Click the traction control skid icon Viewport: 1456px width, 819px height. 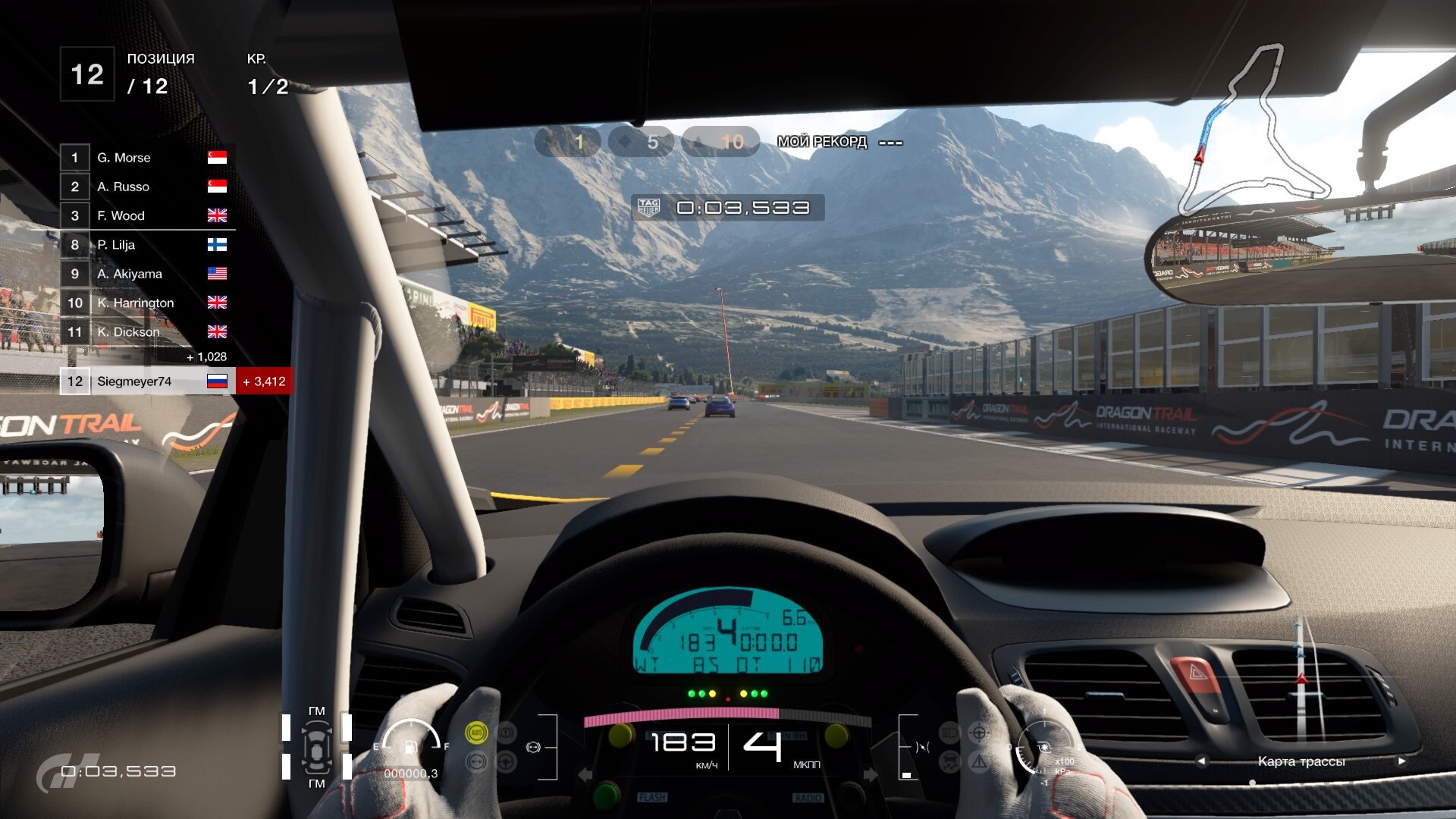click(949, 761)
